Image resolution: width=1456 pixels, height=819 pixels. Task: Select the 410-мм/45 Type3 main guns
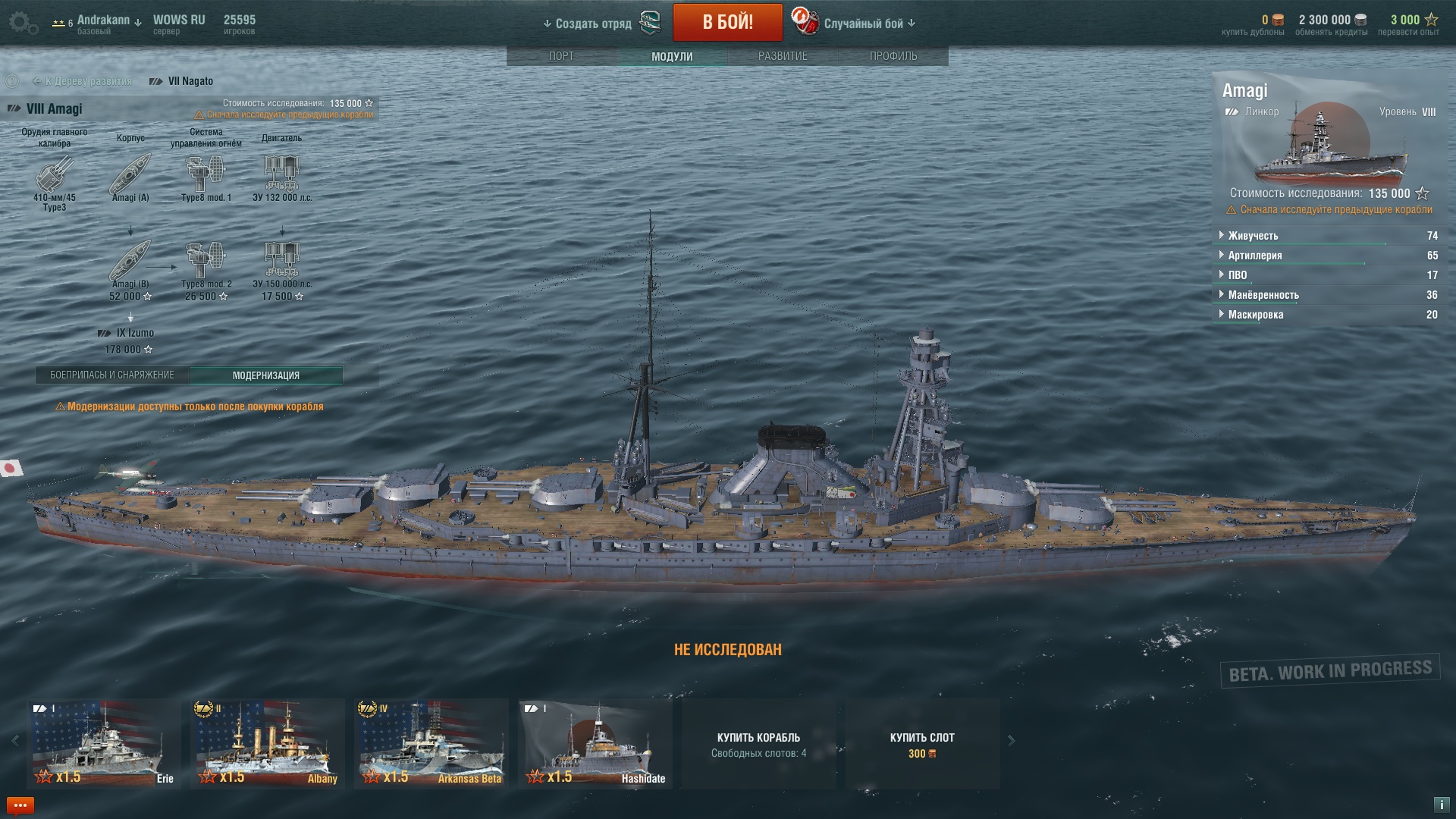(x=55, y=174)
